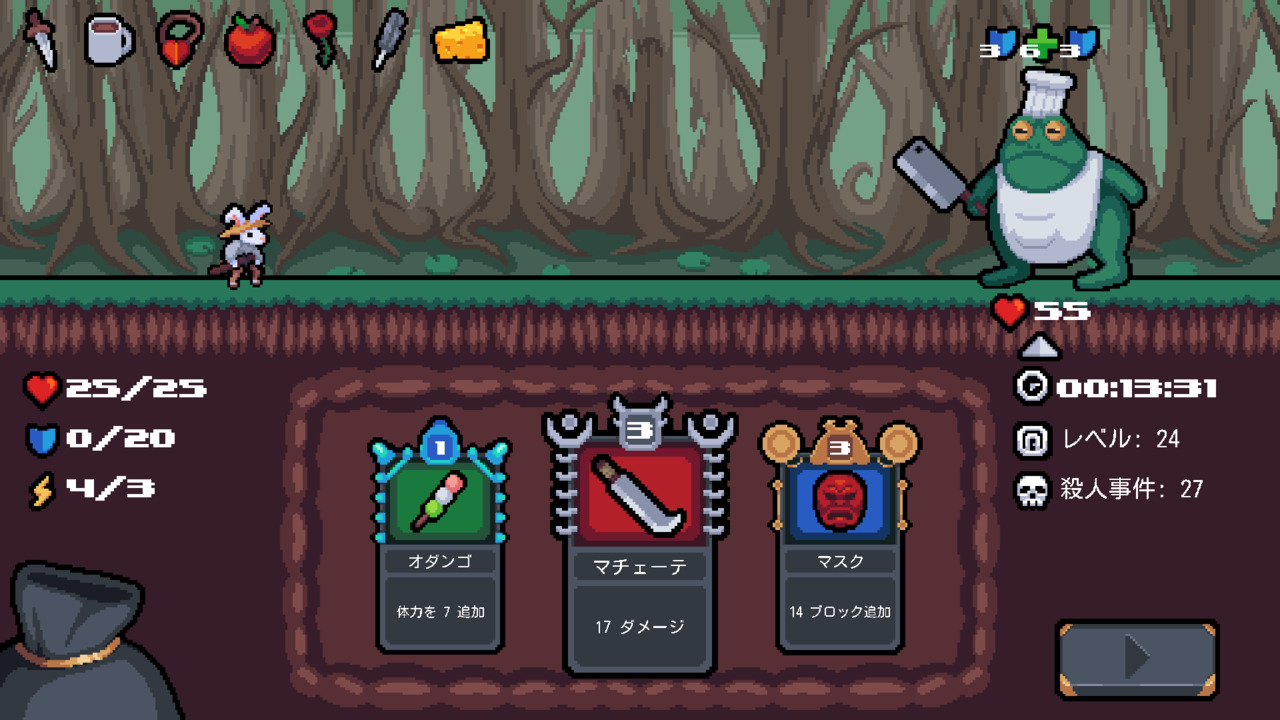Screen dimensions: 1280x720
Task: Select the dagger item in the inventory bar
Action: click(x=40, y=42)
